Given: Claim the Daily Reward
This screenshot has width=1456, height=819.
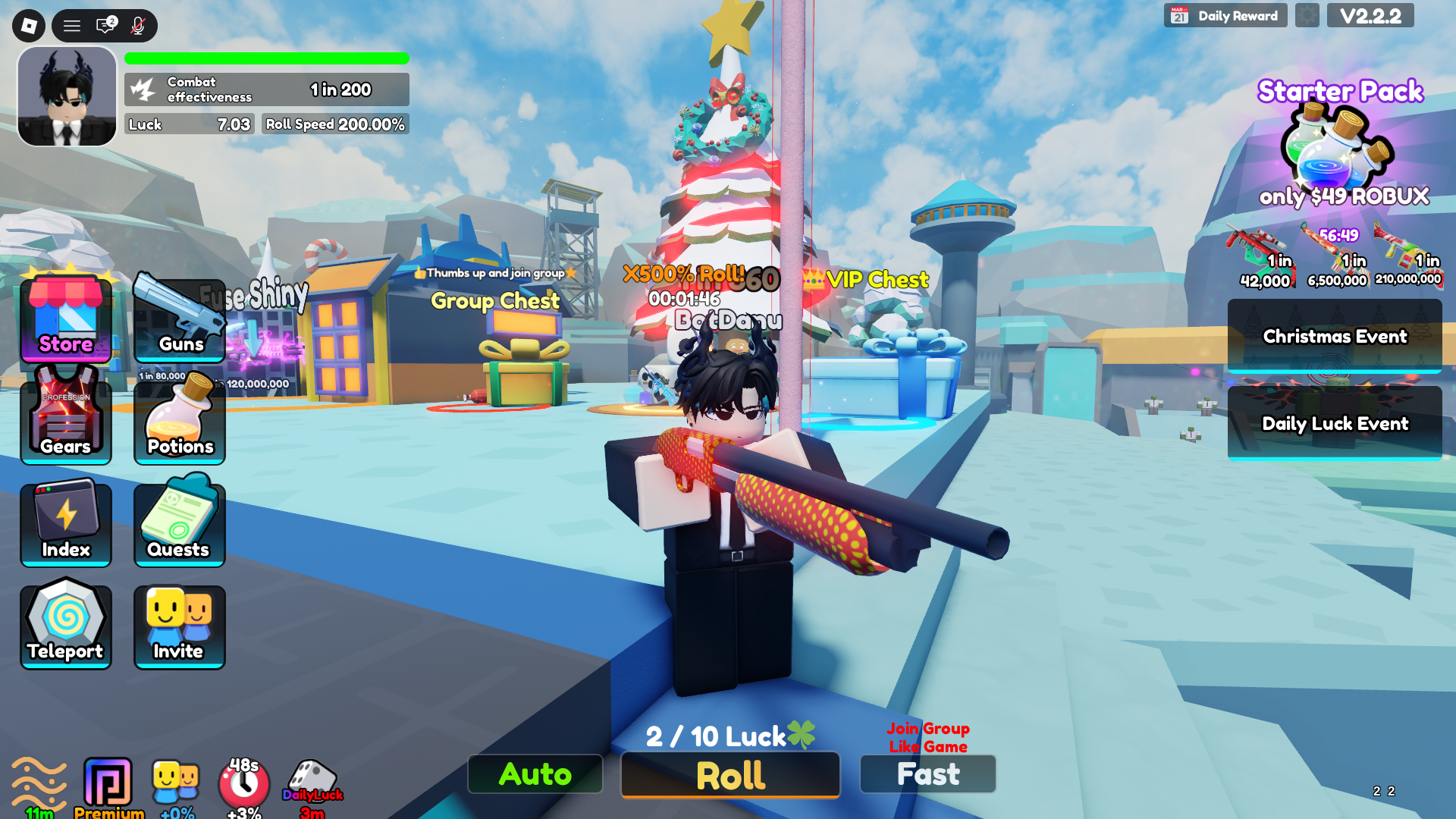Looking at the screenshot, I should tap(1225, 14).
